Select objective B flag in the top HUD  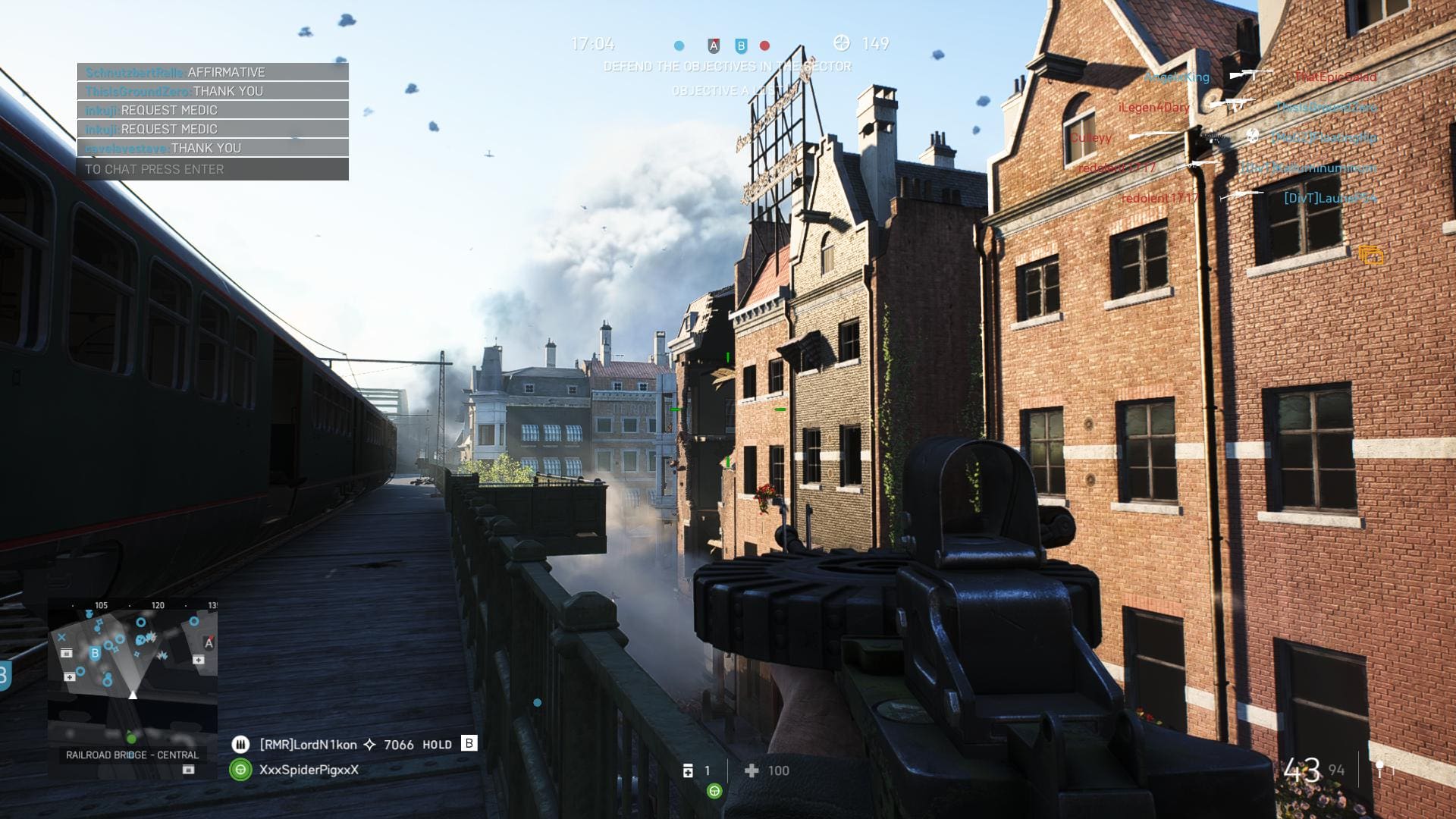point(741,45)
